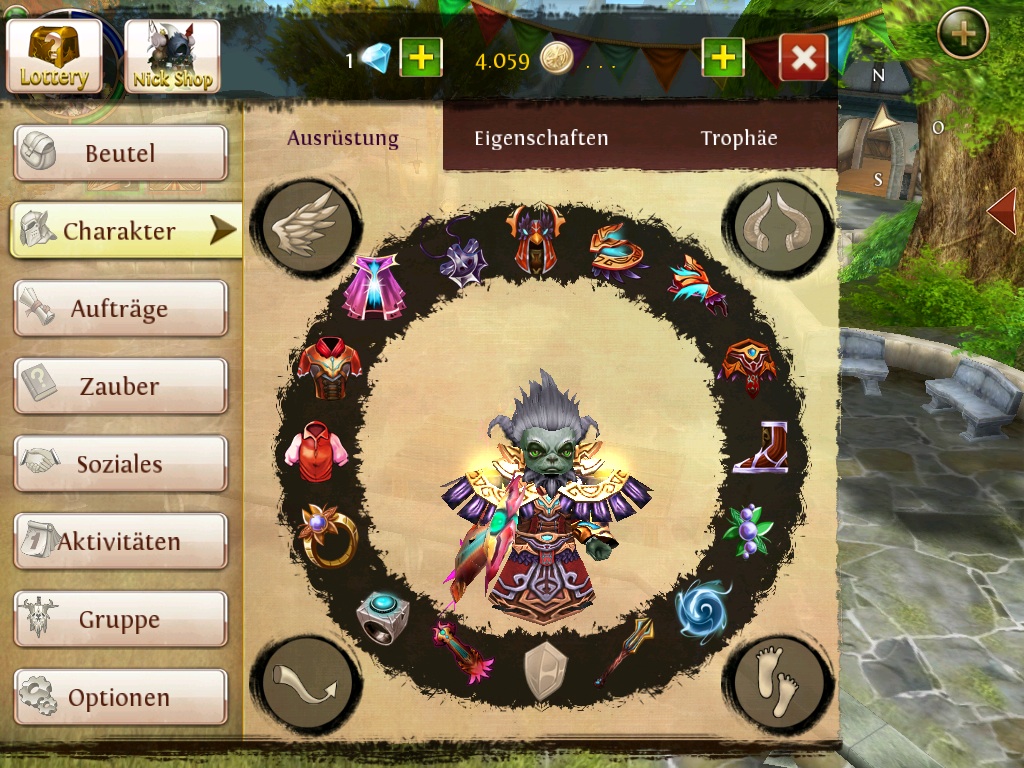The image size is (1024, 768).
Task: Open the Beutel bag menu
Action: click(x=120, y=154)
